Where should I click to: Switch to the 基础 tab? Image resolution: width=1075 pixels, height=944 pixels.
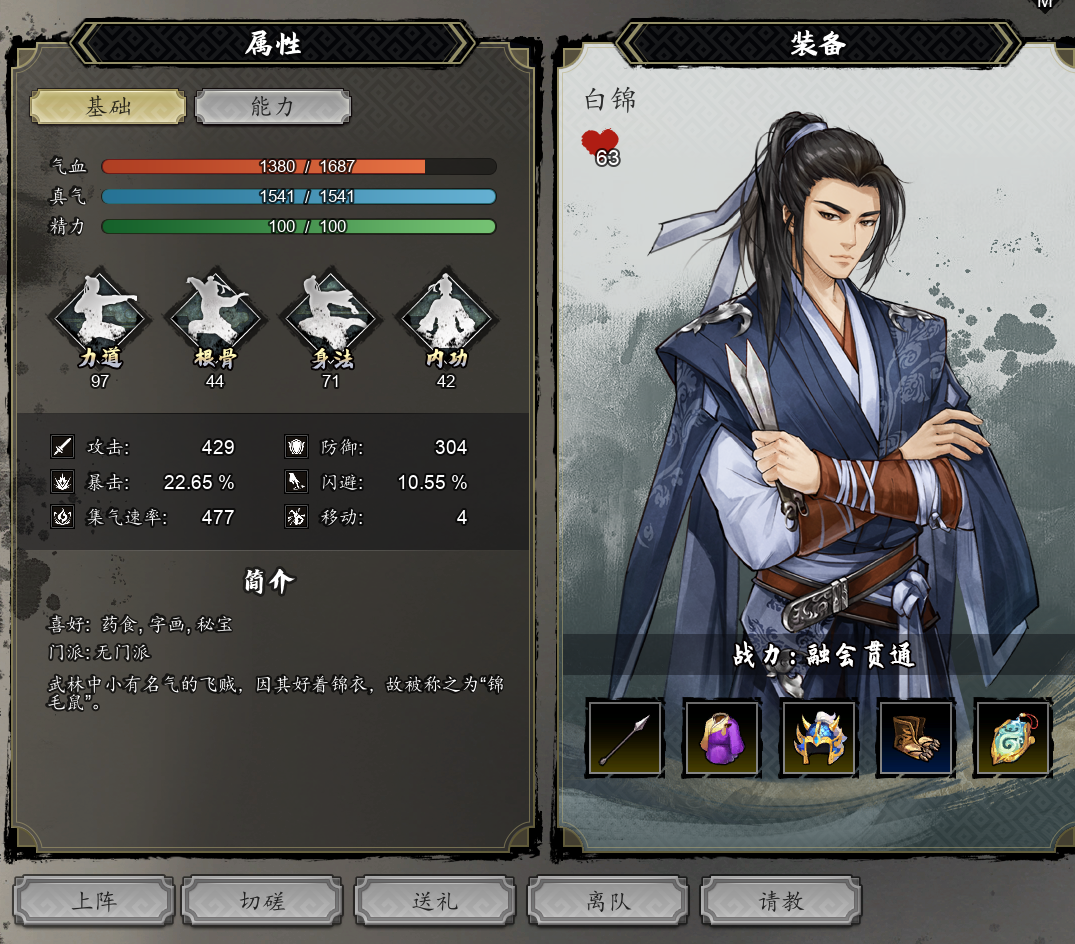coord(108,107)
